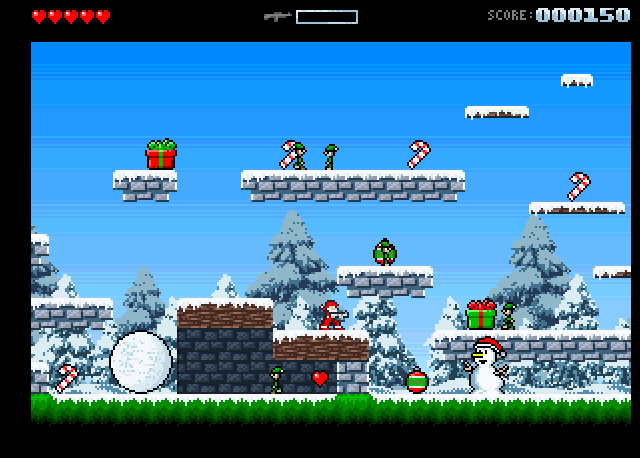Click the gun weapon icon in the top bar

[277, 16]
